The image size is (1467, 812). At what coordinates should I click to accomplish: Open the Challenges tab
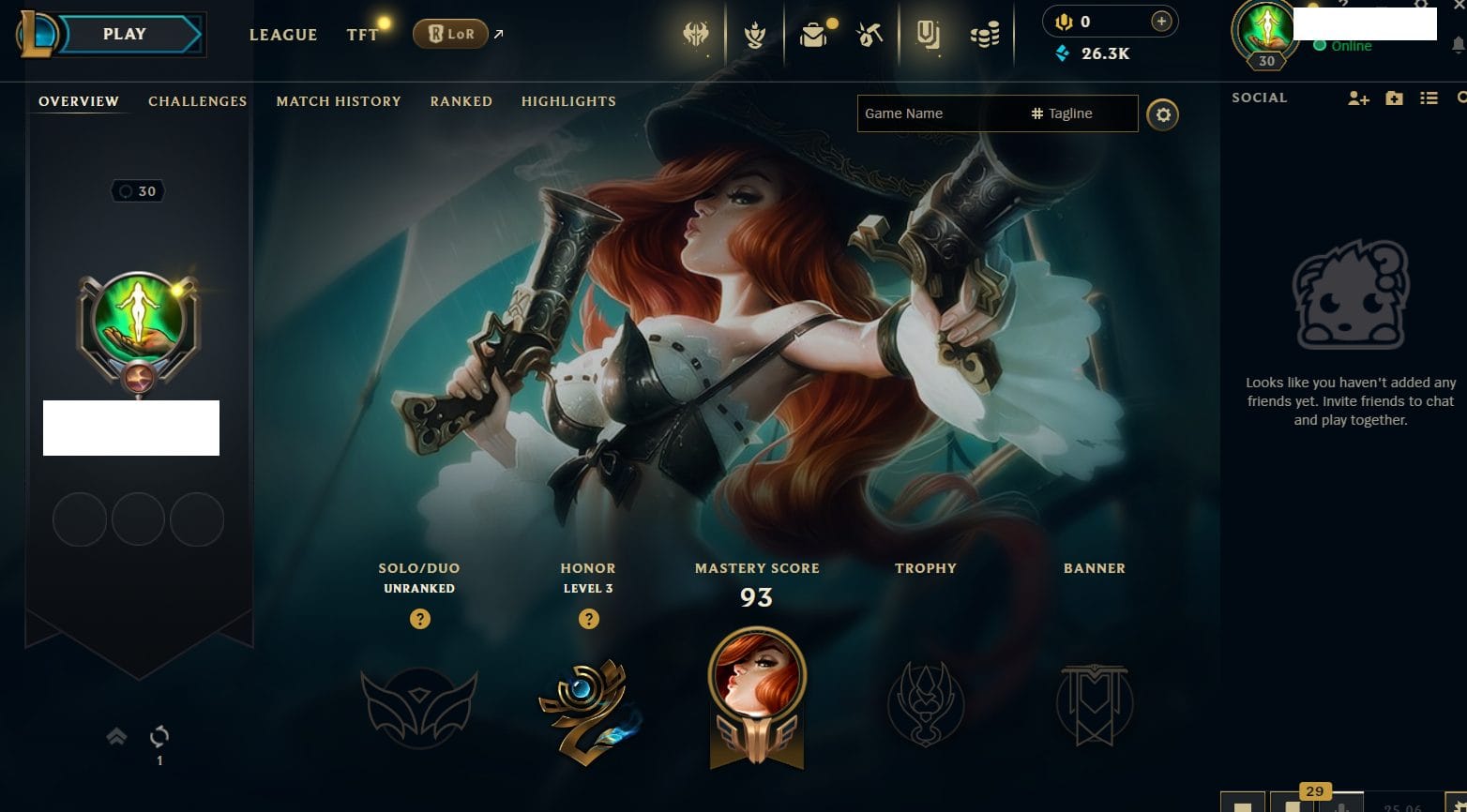coord(197,101)
